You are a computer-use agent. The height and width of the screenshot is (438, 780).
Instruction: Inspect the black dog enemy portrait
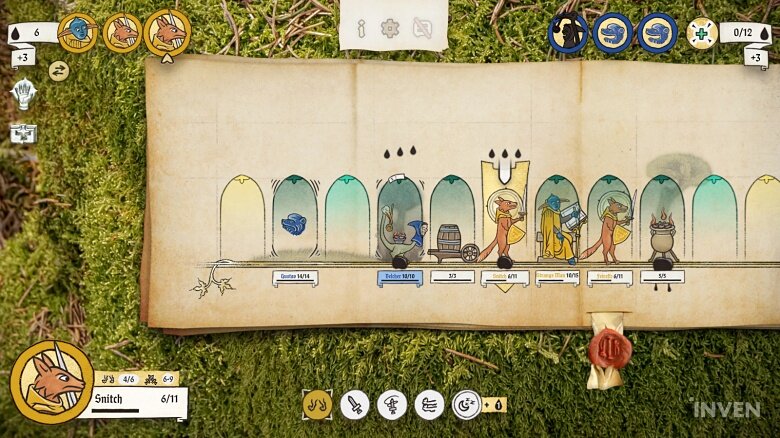click(568, 33)
